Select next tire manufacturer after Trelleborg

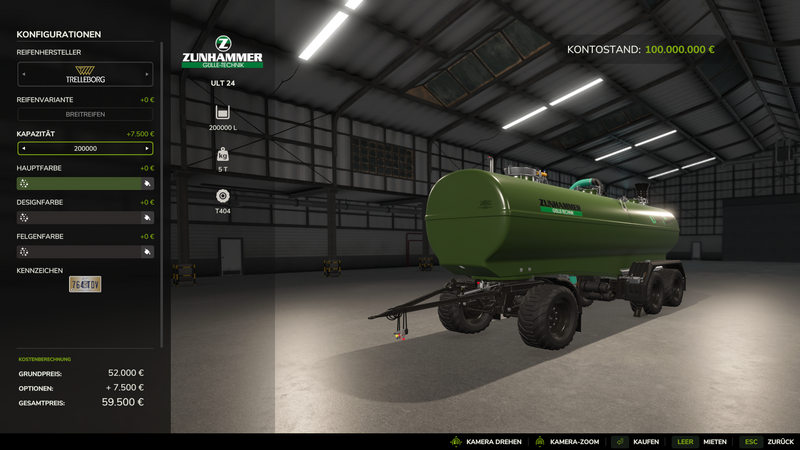147,73
